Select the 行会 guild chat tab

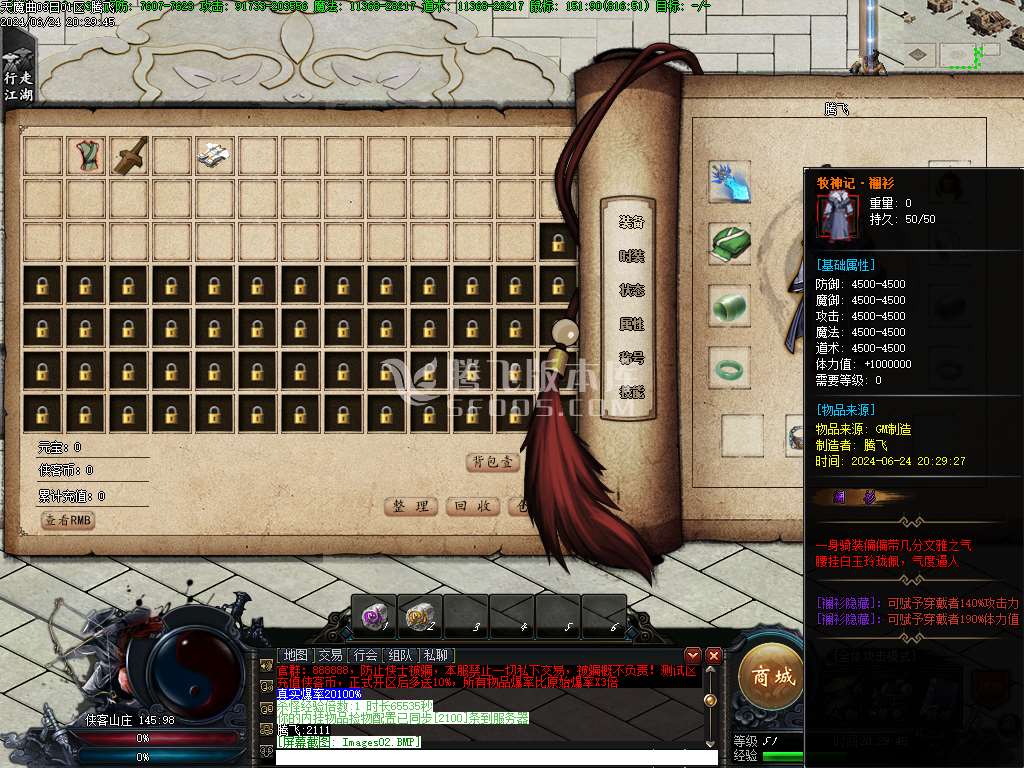coord(366,655)
